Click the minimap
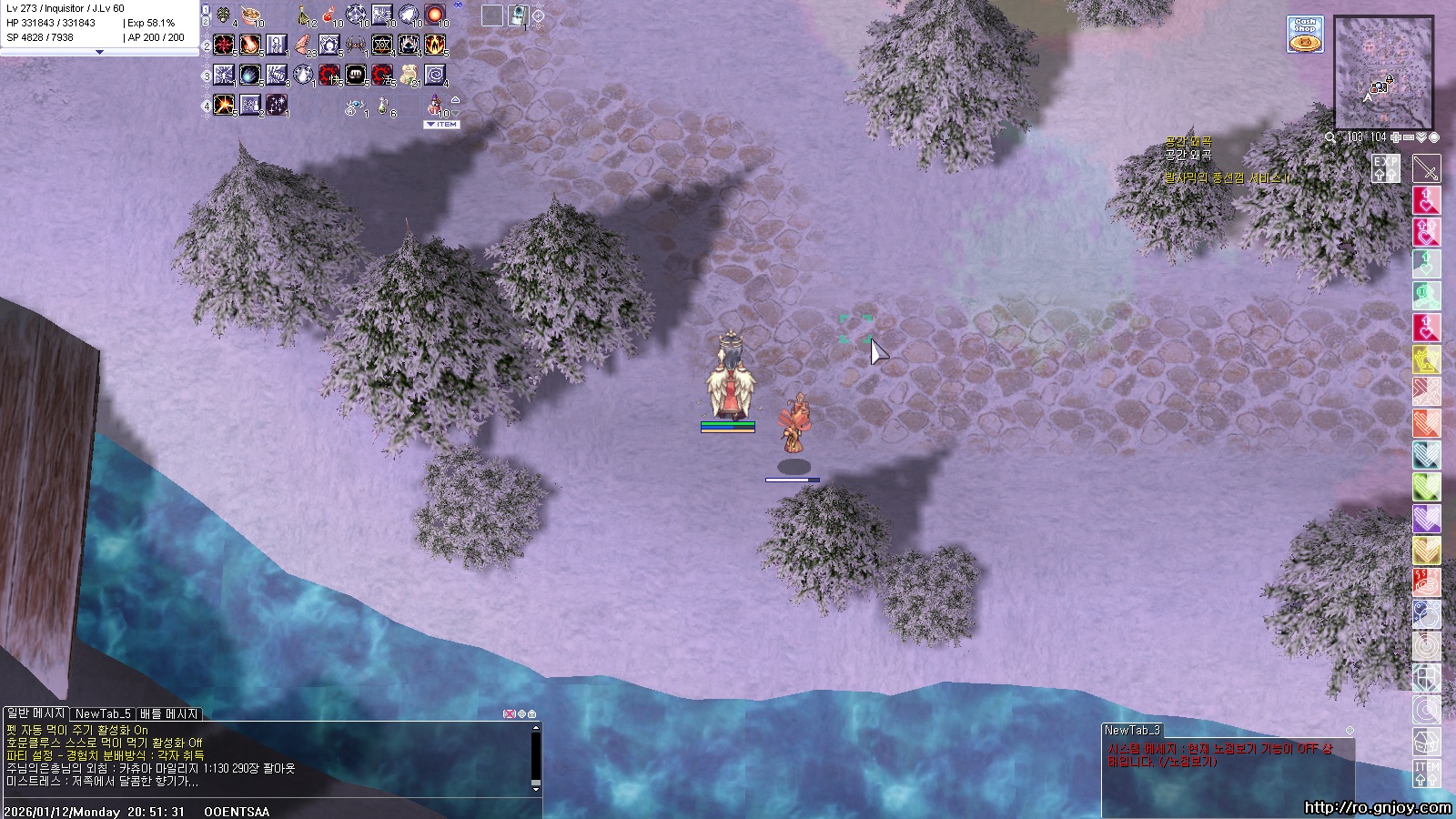Screen dimensions: 1456x819 click(1383, 73)
